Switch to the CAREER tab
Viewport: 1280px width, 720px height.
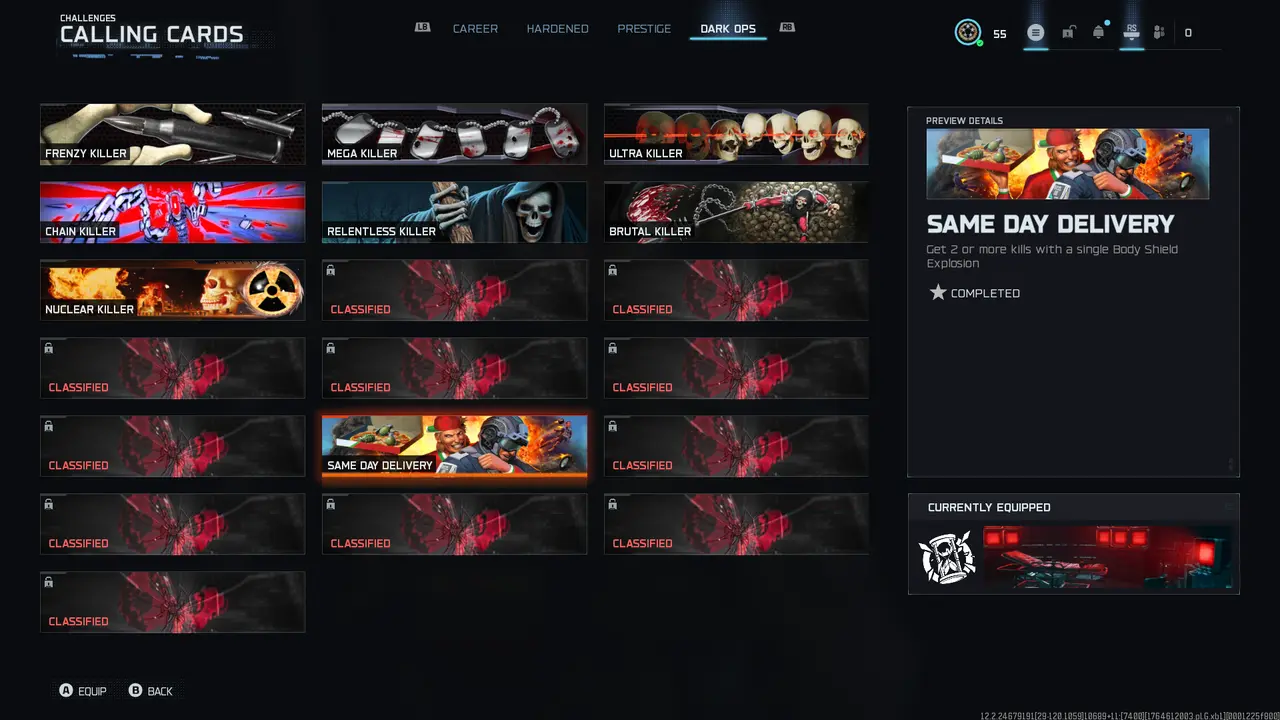(x=475, y=29)
